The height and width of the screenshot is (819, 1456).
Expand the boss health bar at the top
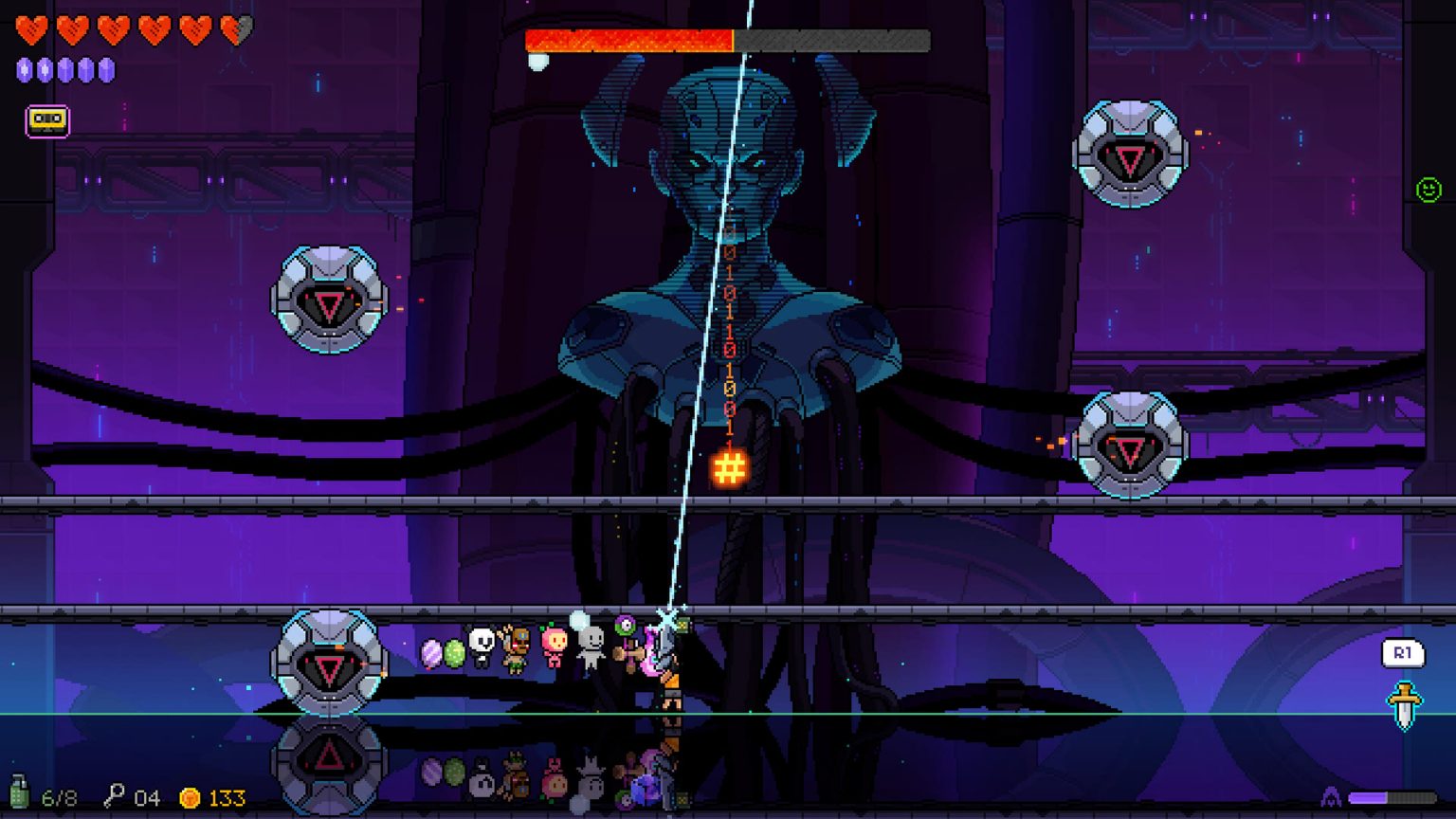(727, 39)
